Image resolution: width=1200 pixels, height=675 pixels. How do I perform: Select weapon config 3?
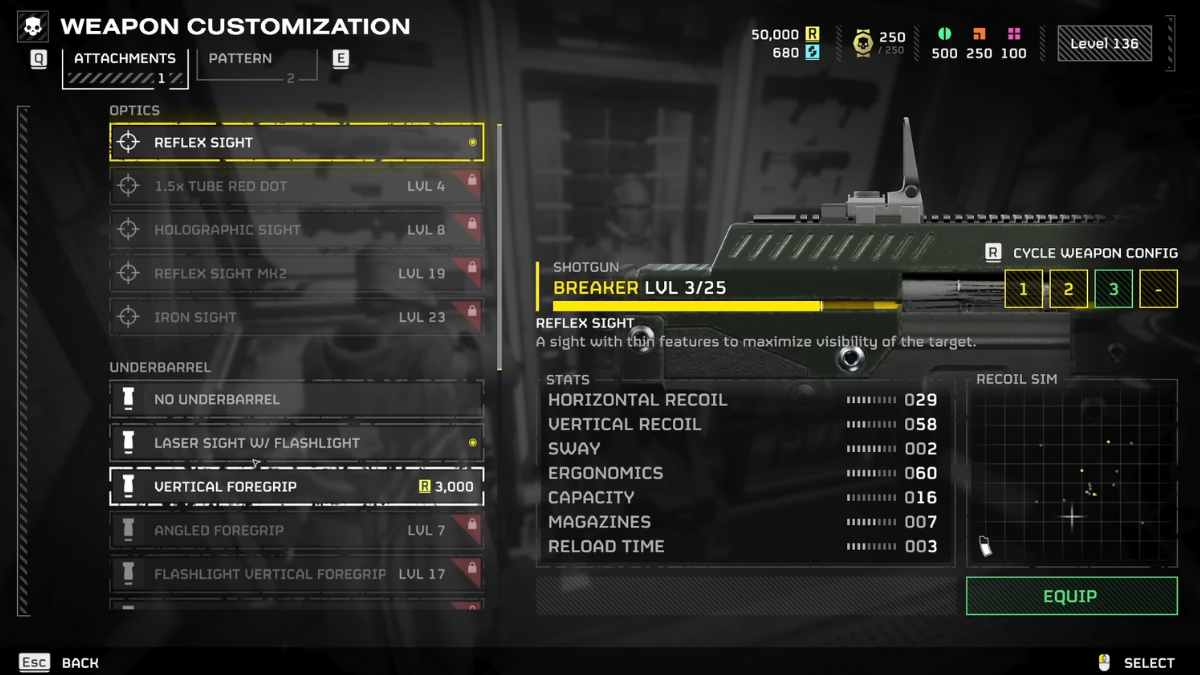[1113, 290]
